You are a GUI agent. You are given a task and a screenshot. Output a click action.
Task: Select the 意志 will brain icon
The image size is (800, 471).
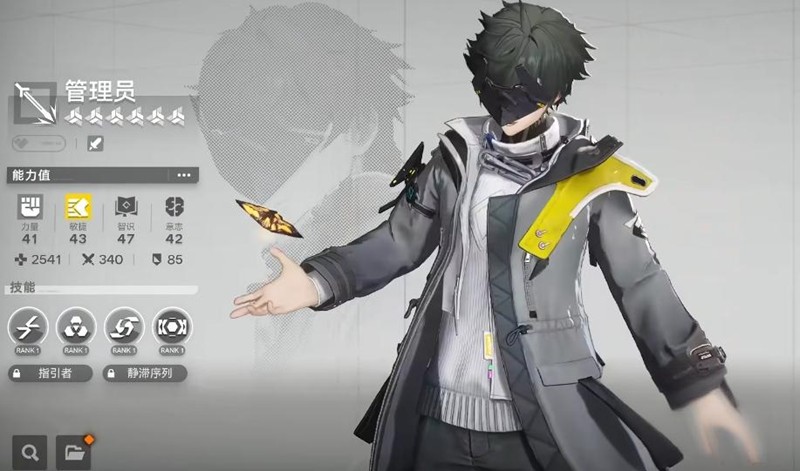(x=174, y=207)
